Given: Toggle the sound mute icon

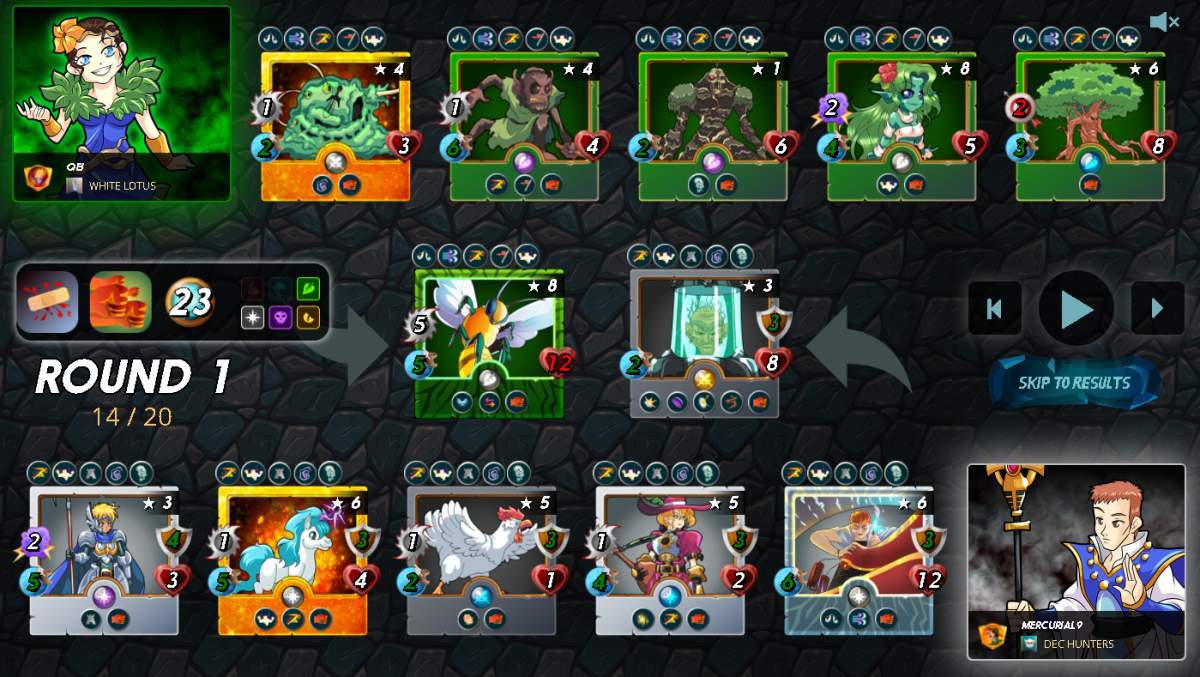Looking at the screenshot, I should (x=1163, y=22).
